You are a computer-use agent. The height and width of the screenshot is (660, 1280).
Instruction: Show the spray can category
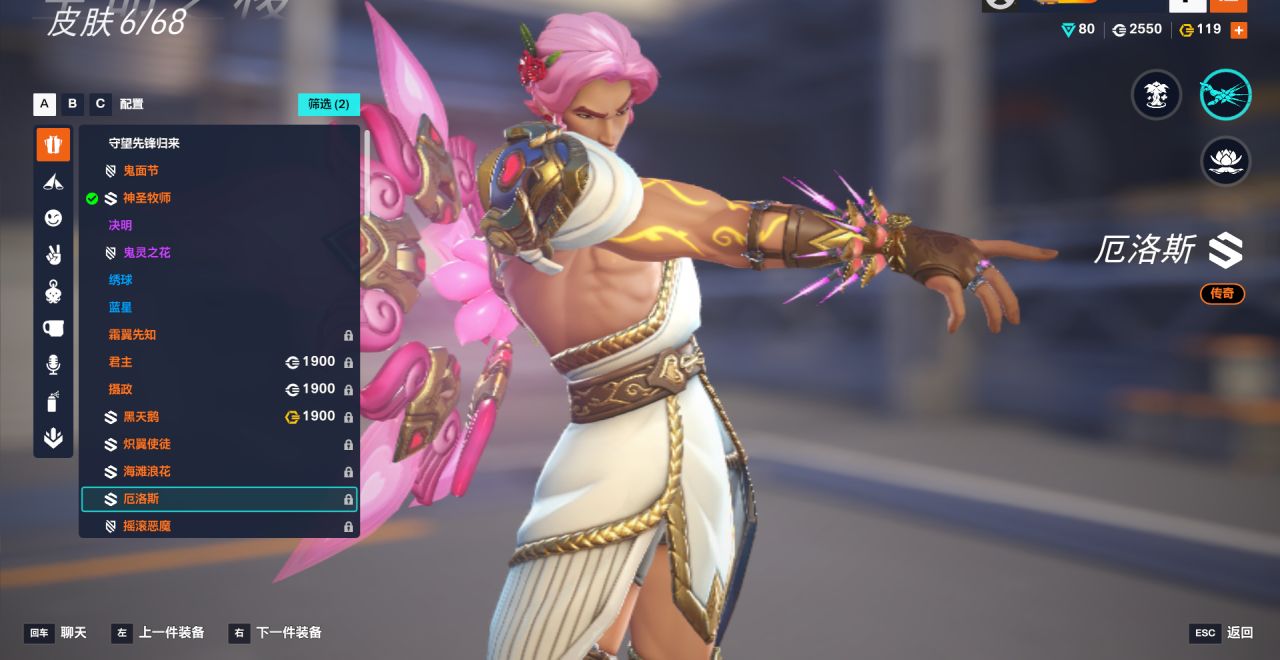[x=54, y=402]
